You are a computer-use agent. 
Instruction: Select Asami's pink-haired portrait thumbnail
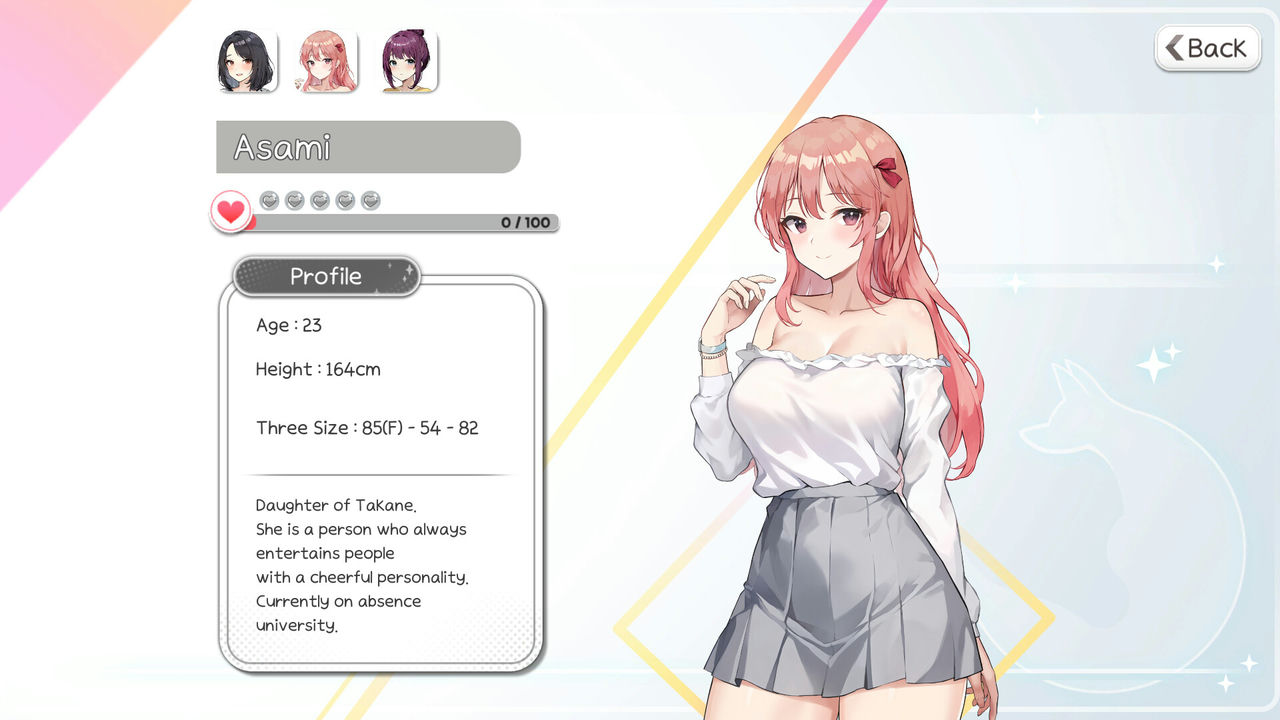tap(326, 60)
